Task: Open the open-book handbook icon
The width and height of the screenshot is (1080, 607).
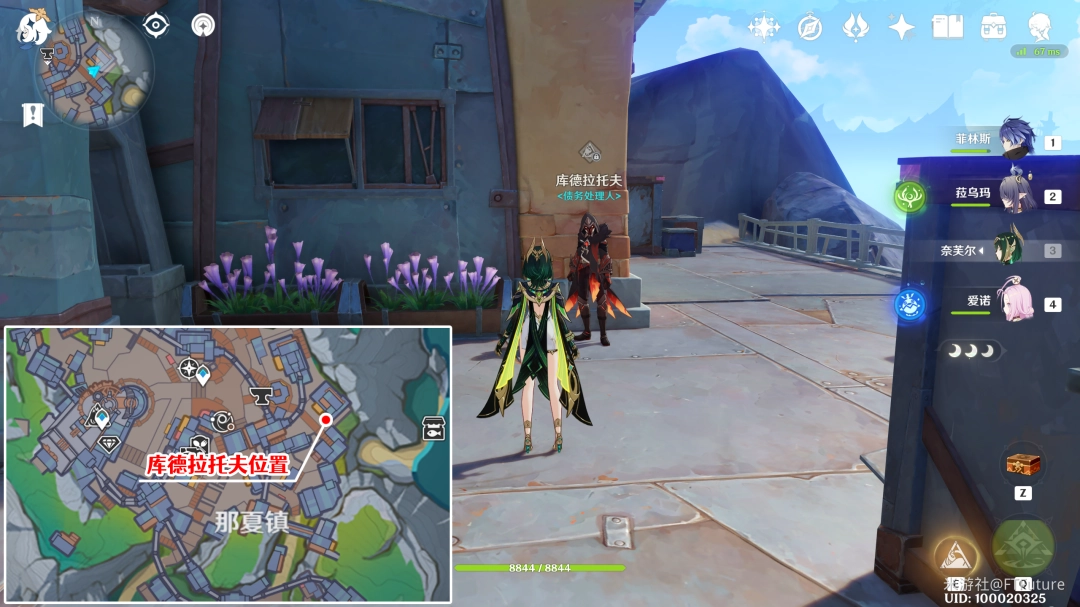Action: (x=947, y=27)
